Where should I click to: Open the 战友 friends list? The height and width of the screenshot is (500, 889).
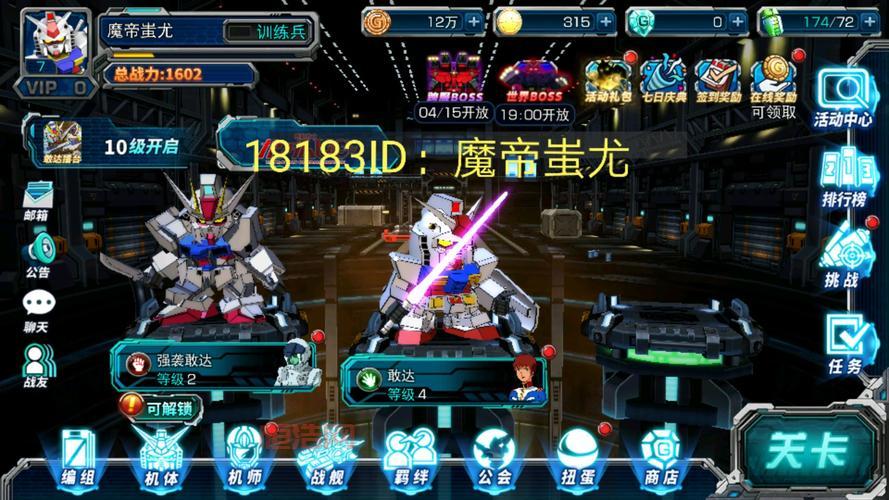click(38, 365)
